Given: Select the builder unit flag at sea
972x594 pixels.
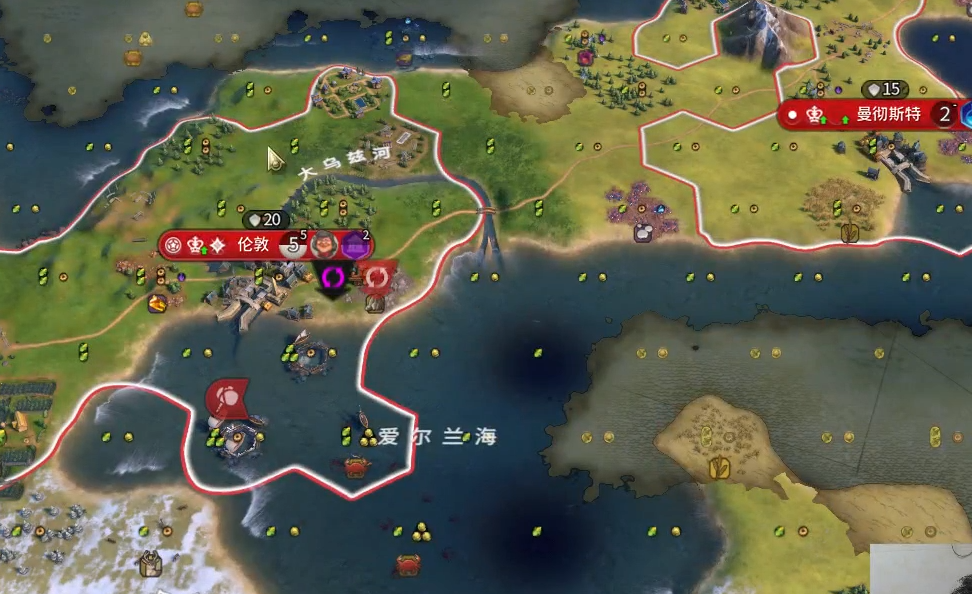Looking at the screenshot, I should pyautogui.click(x=228, y=397).
